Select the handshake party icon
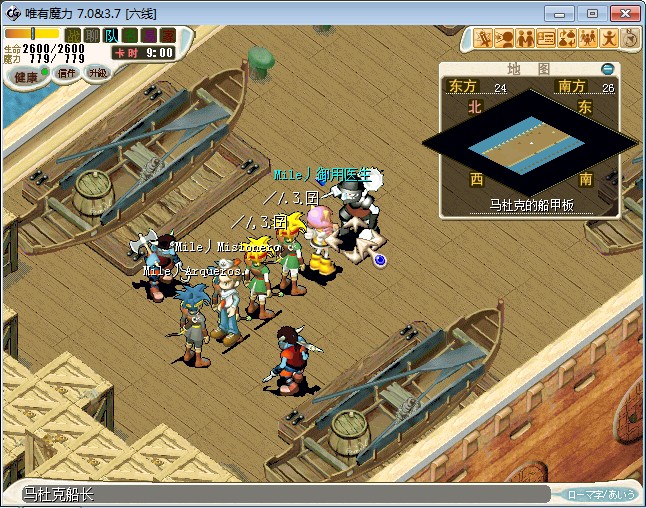646x508 pixels. (x=525, y=39)
